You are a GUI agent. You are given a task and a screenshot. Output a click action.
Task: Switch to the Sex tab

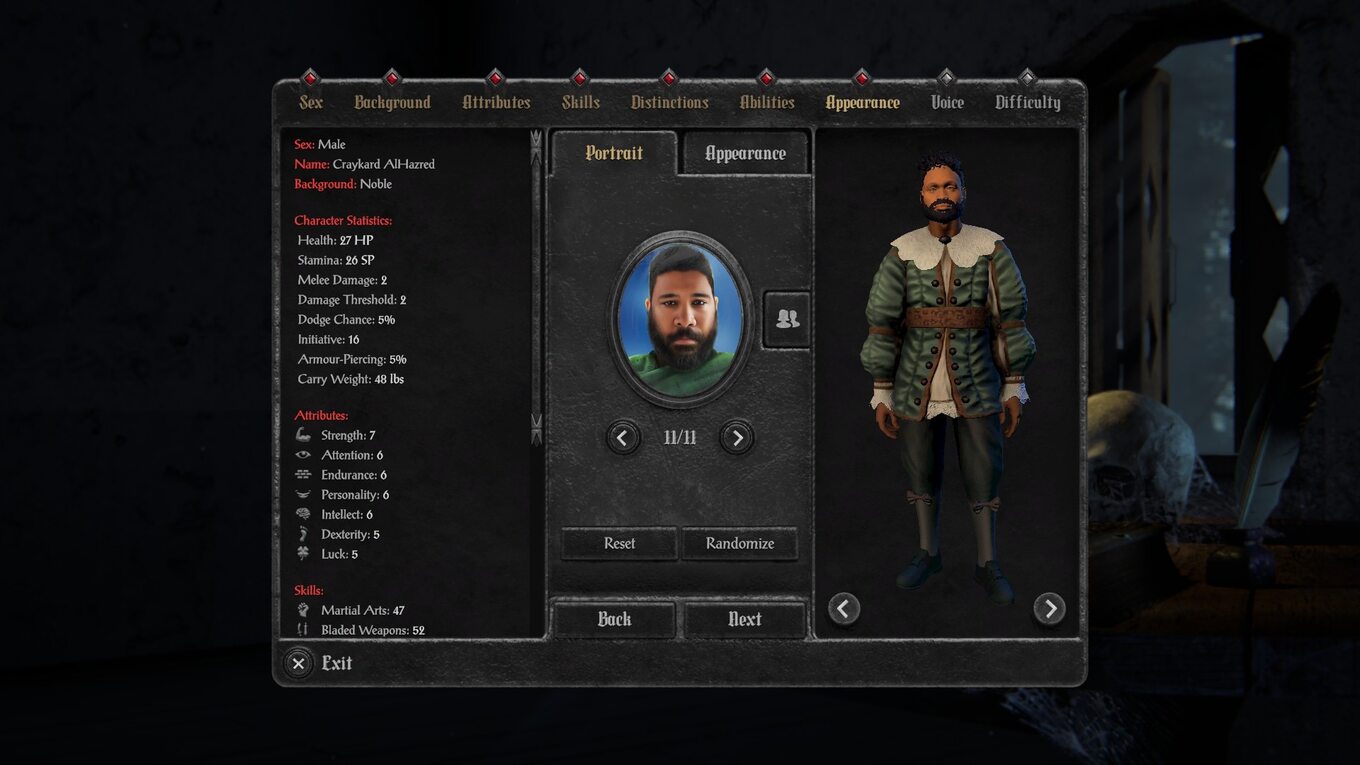[311, 102]
